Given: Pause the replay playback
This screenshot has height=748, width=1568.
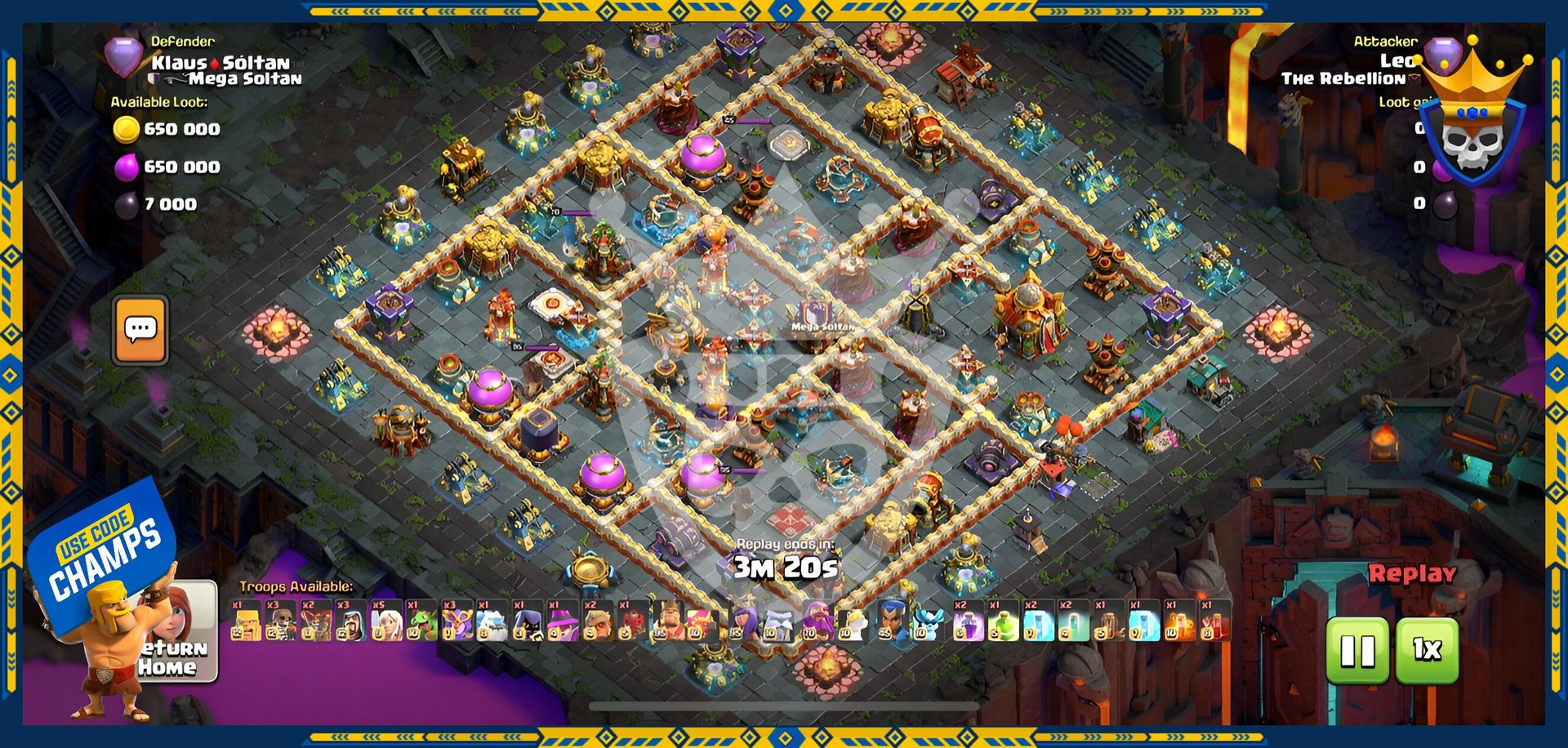Looking at the screenshot, I should pos(1357,651).
